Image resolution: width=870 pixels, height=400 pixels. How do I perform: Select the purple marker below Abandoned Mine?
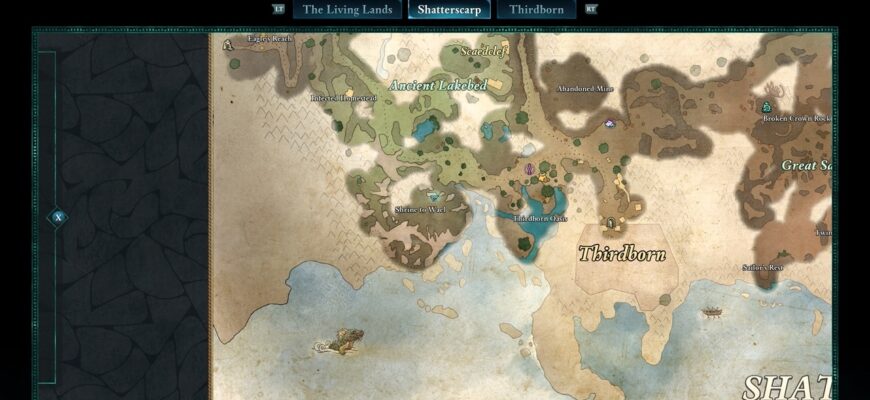point(610,124)
